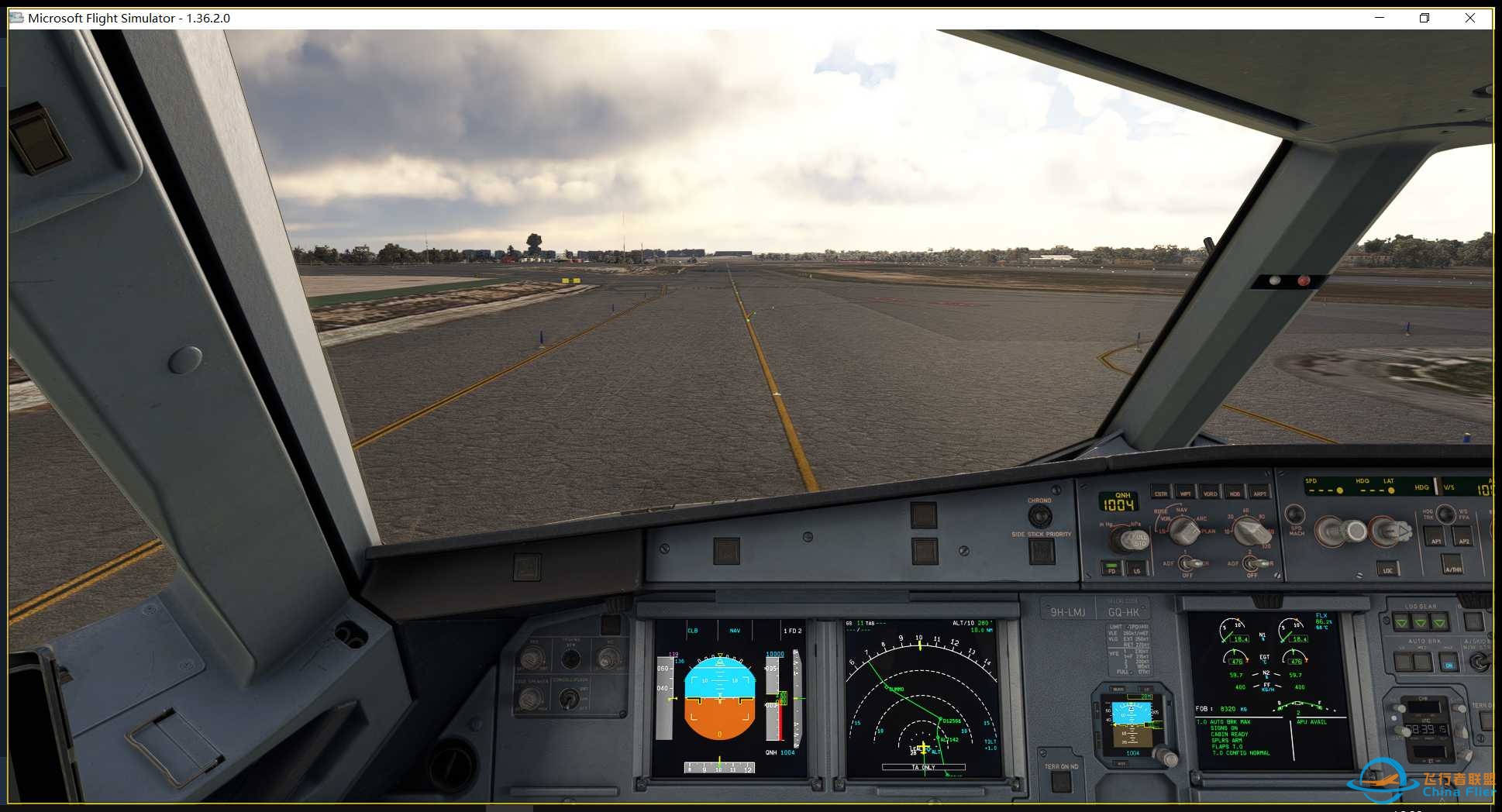The height and width of the screenshot is (812, 1502).
Task: Show VOR.D stations on navigation display
Action: [x=1211, y=494]
